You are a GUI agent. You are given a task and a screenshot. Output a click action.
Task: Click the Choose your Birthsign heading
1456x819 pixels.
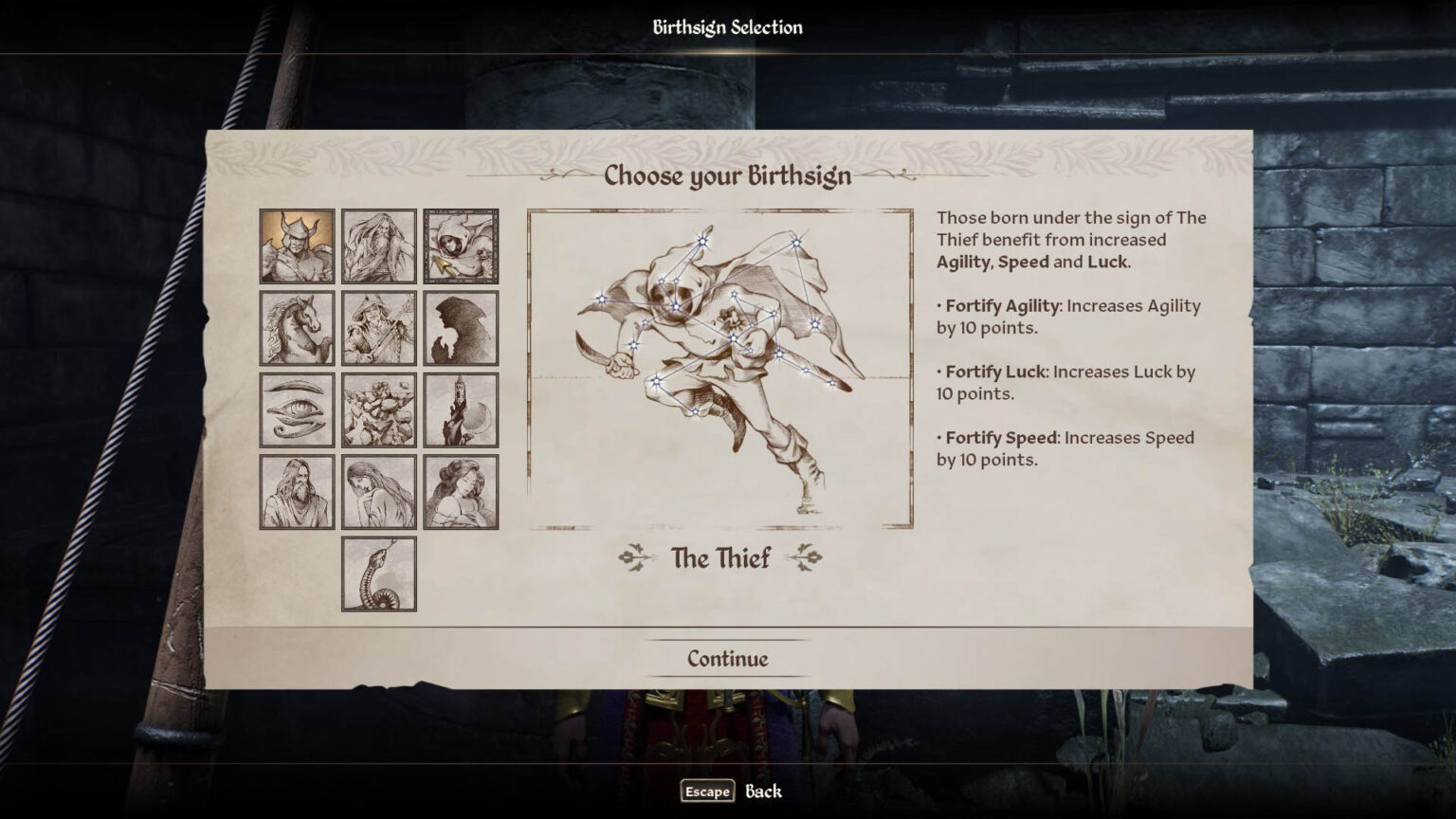pos(728,176)
